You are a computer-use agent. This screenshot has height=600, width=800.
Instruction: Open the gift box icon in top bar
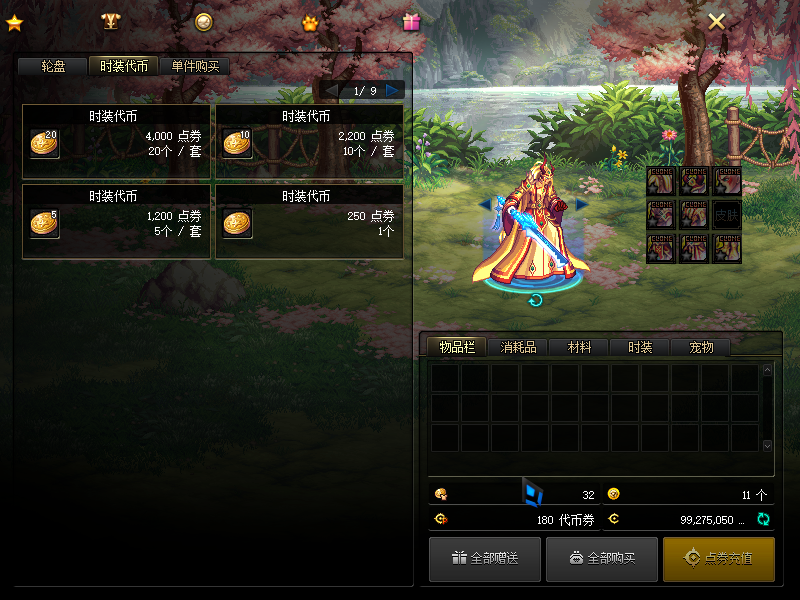coord(411,21)
